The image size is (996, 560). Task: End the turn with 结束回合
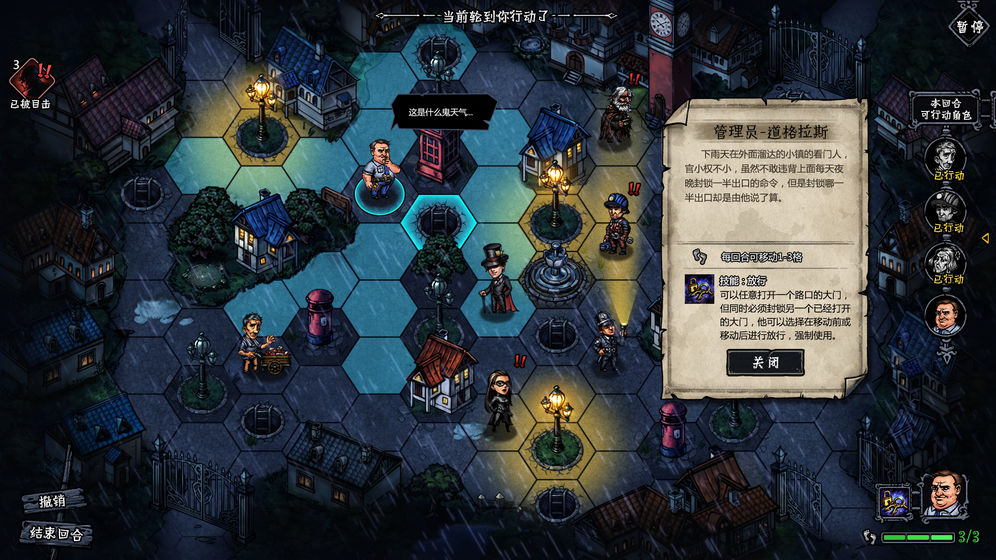point(55,533)
